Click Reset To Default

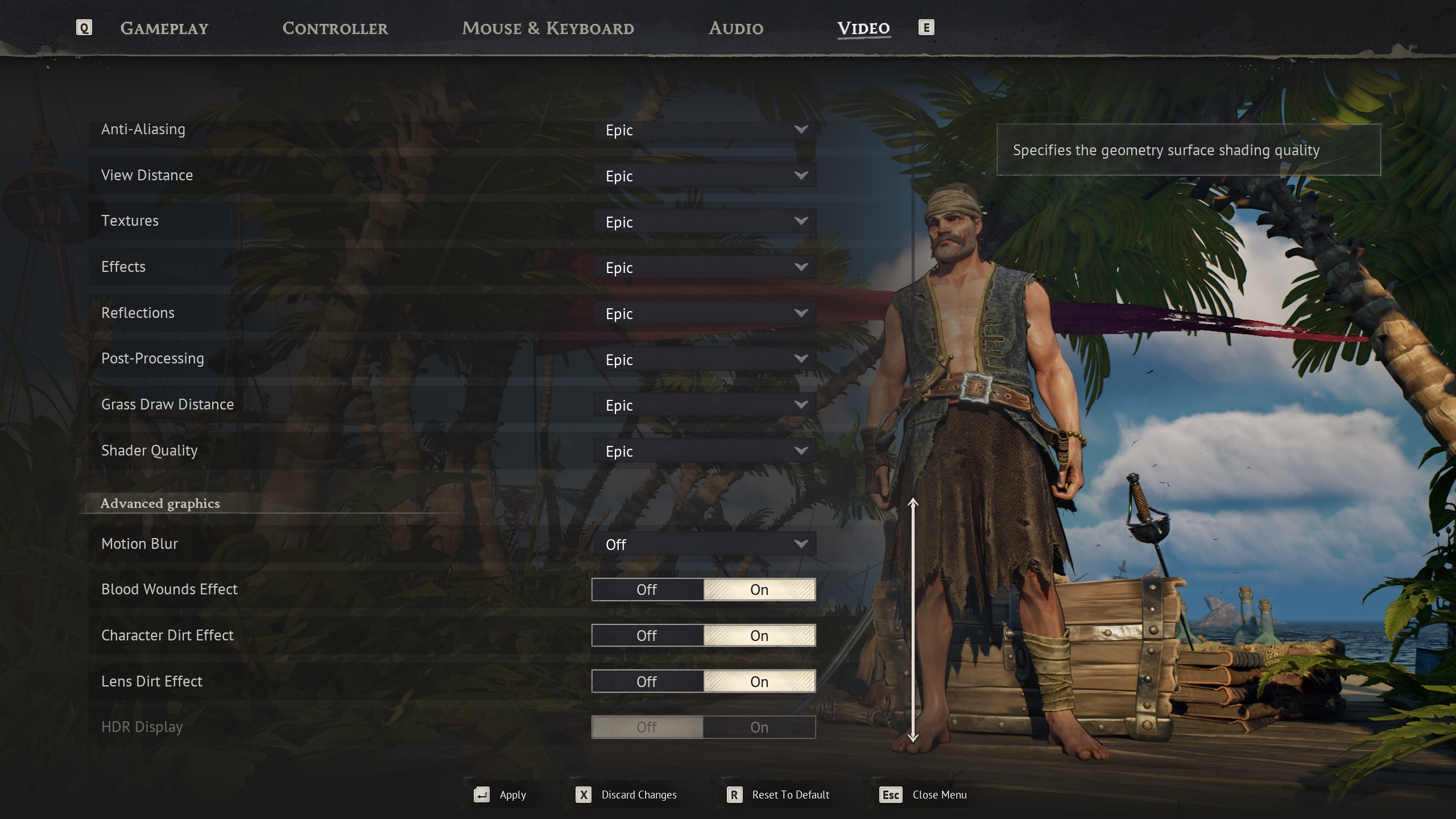[790, 795]
